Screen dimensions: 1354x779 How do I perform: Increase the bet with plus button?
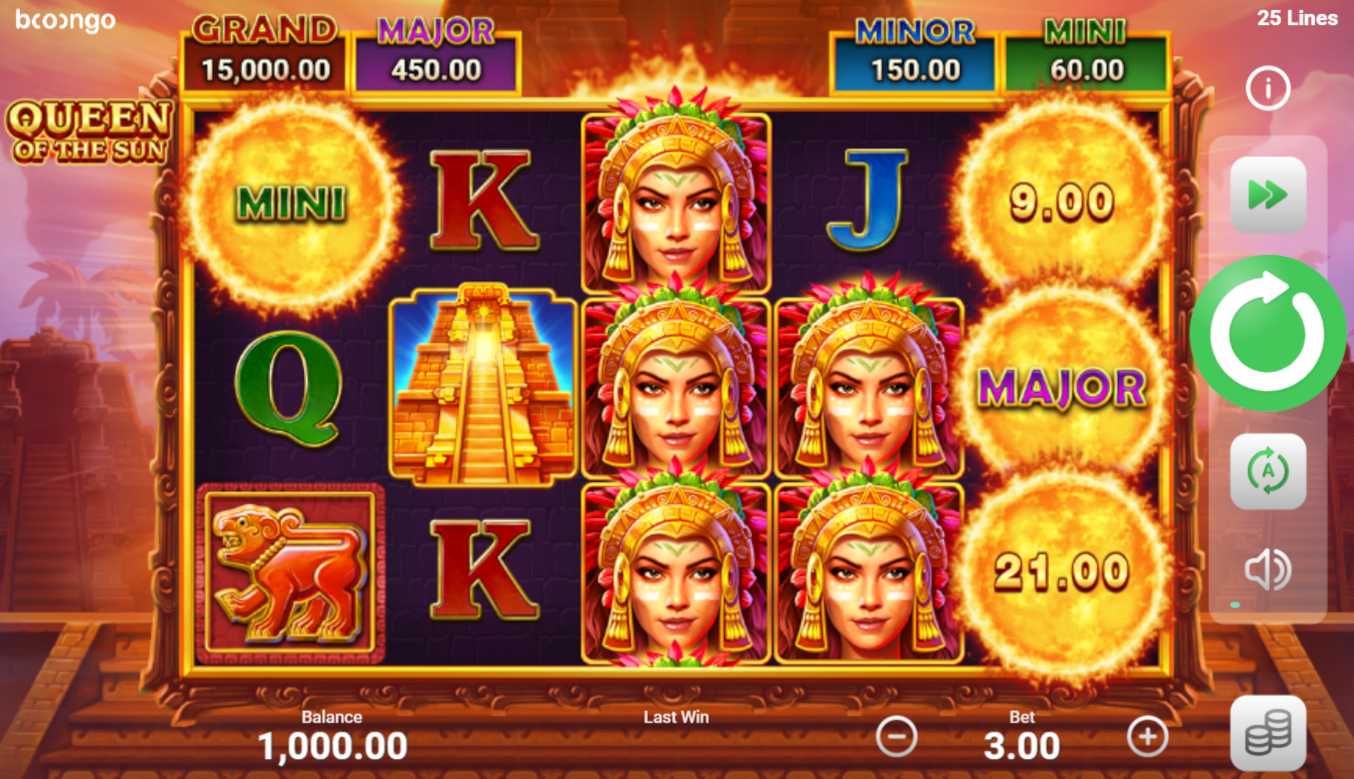(x=1147, y=738)
